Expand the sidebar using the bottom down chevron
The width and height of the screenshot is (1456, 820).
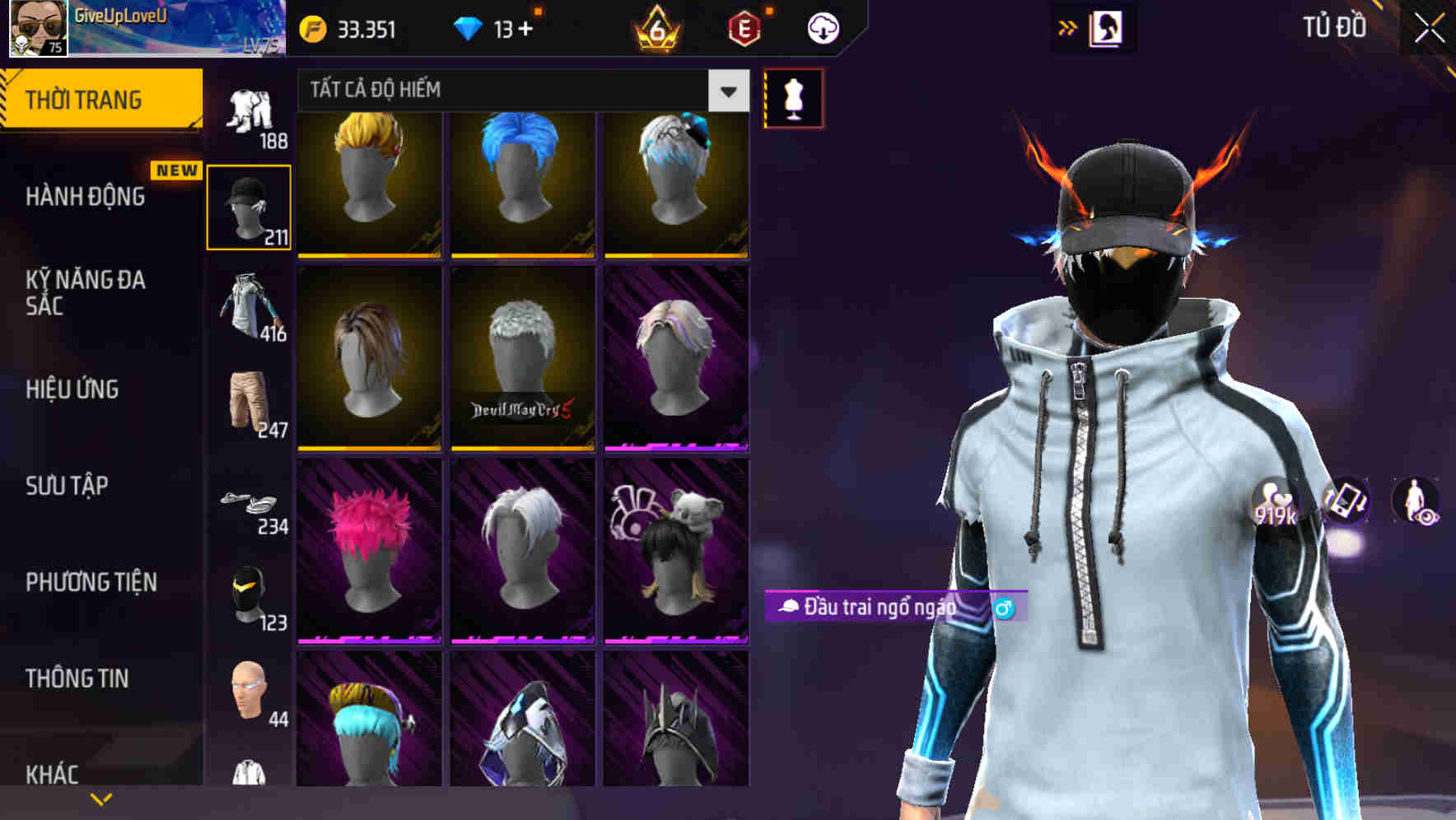tap(100, 798)
